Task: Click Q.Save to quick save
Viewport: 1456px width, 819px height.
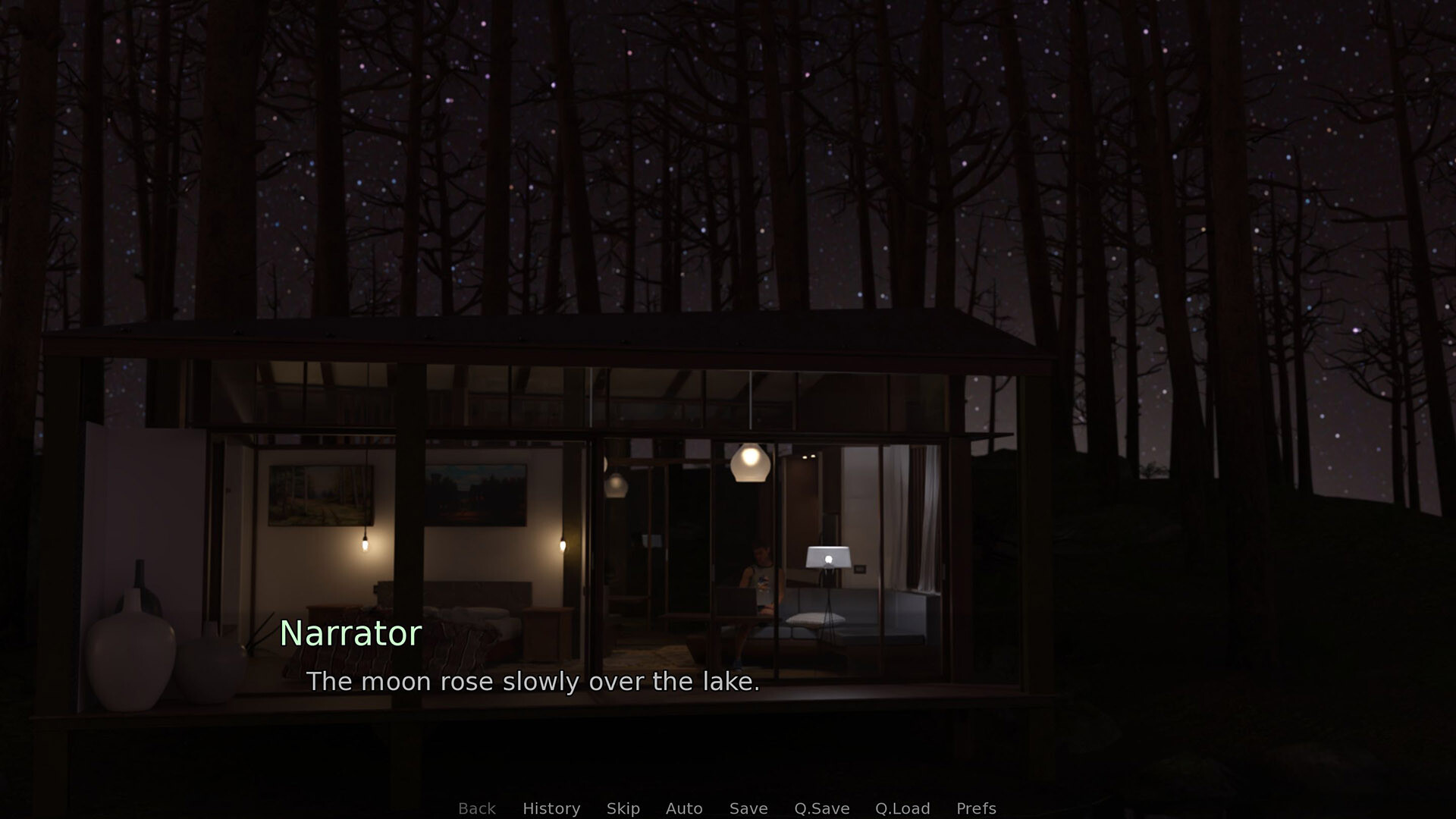Action: pos(822,808)
